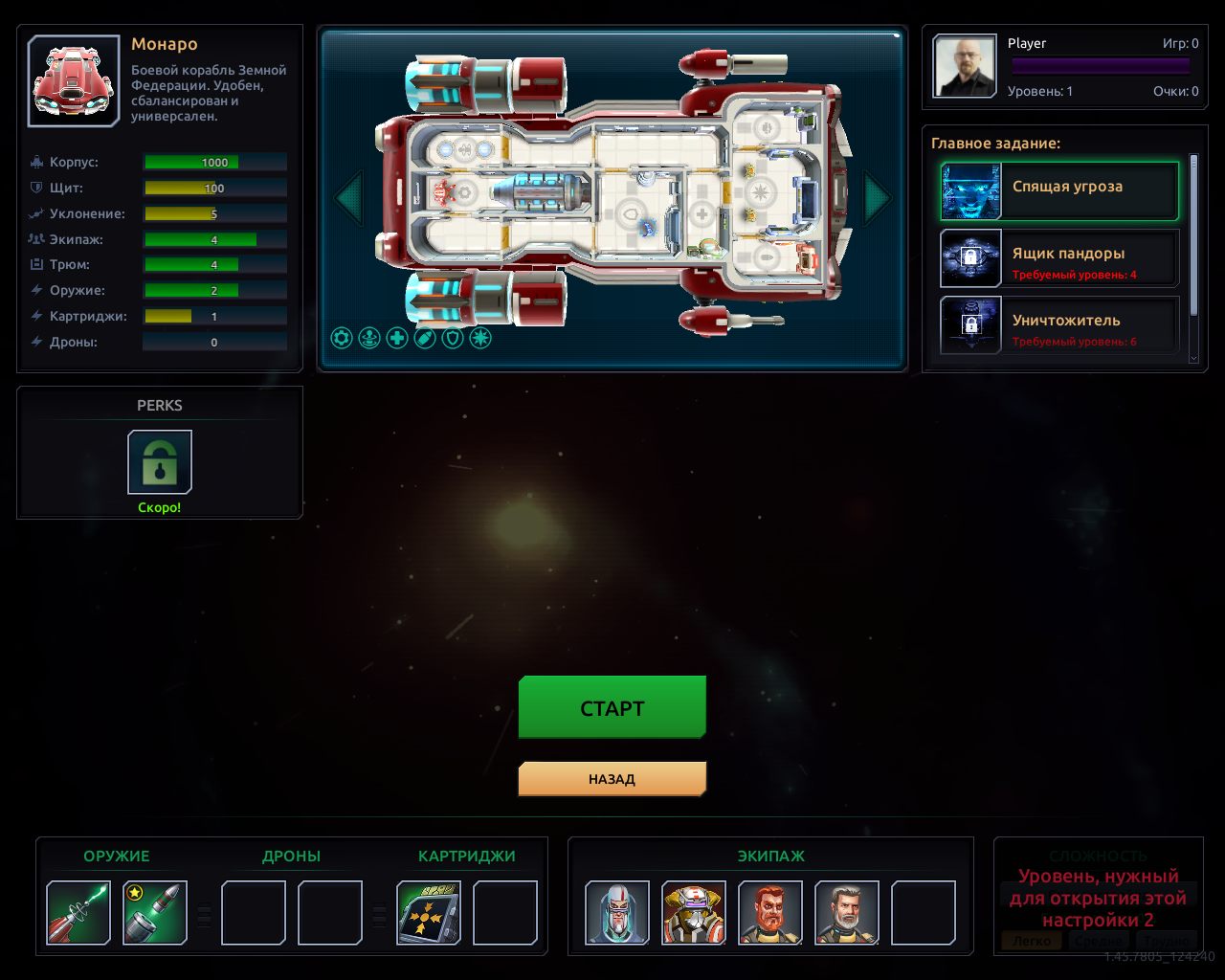This screenshot has width=1225, height=980.
Task: Select the helmeted white-bearded crew member
Action: [x=617, y=913]
